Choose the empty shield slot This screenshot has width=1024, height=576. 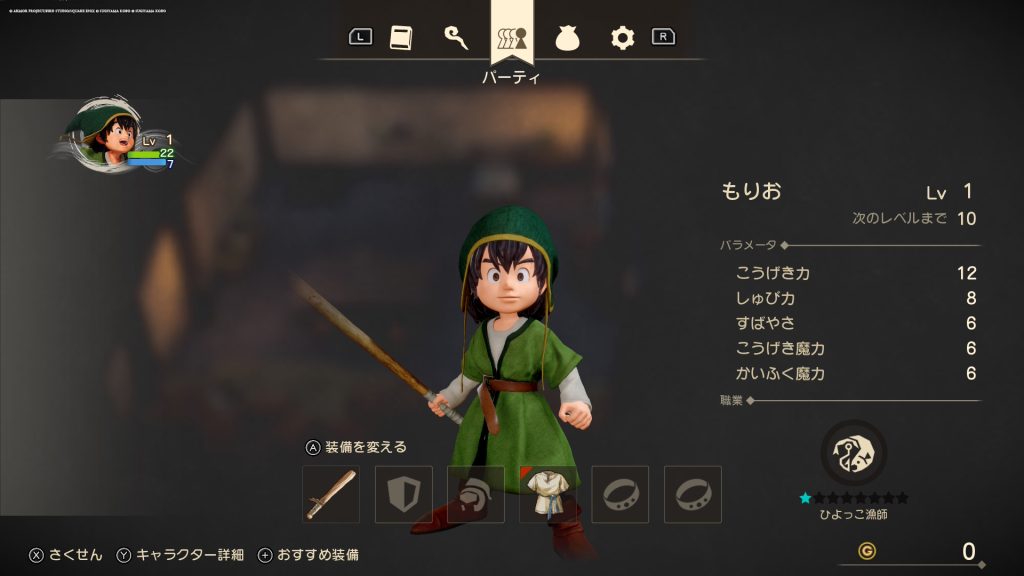point(403,494)
